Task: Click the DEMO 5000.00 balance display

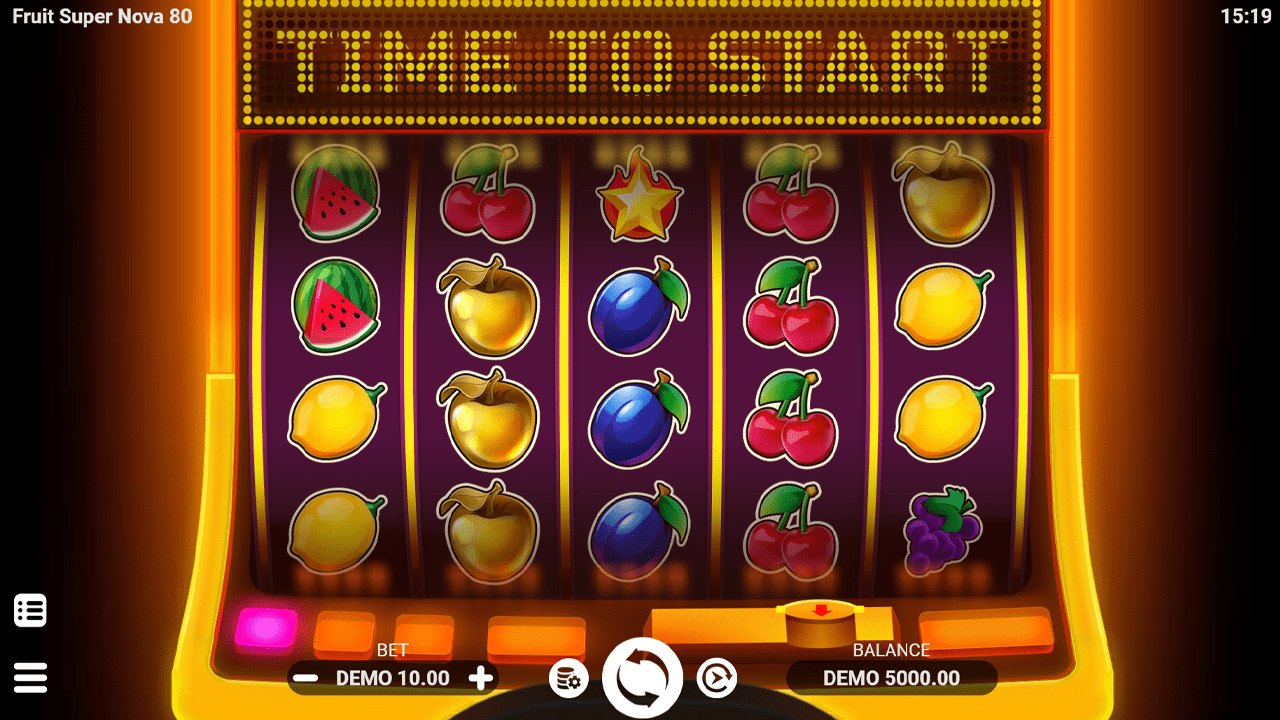Action: coord(890,678)
